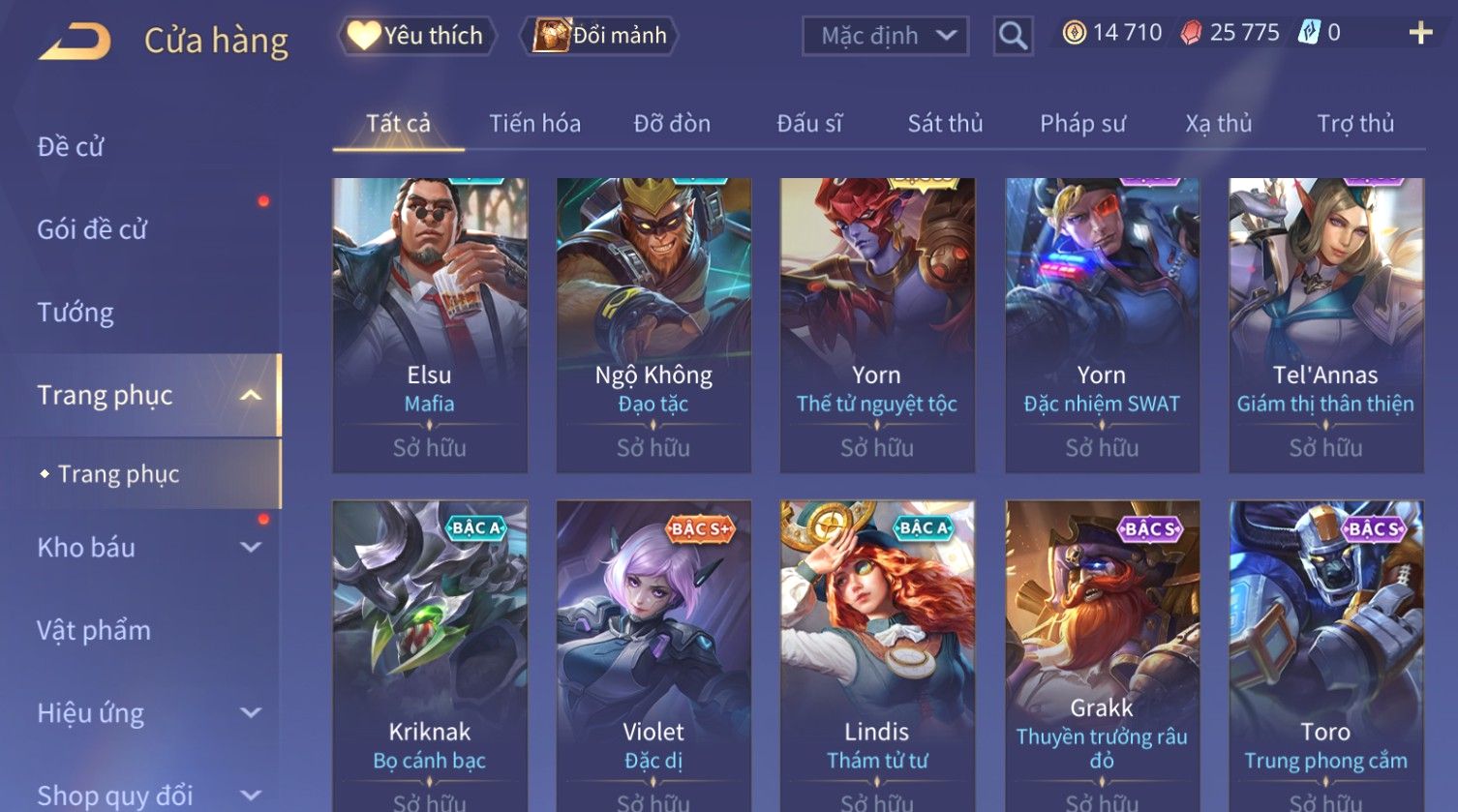Switch to the Tiến hóa tab

click(x=534, y=124)
